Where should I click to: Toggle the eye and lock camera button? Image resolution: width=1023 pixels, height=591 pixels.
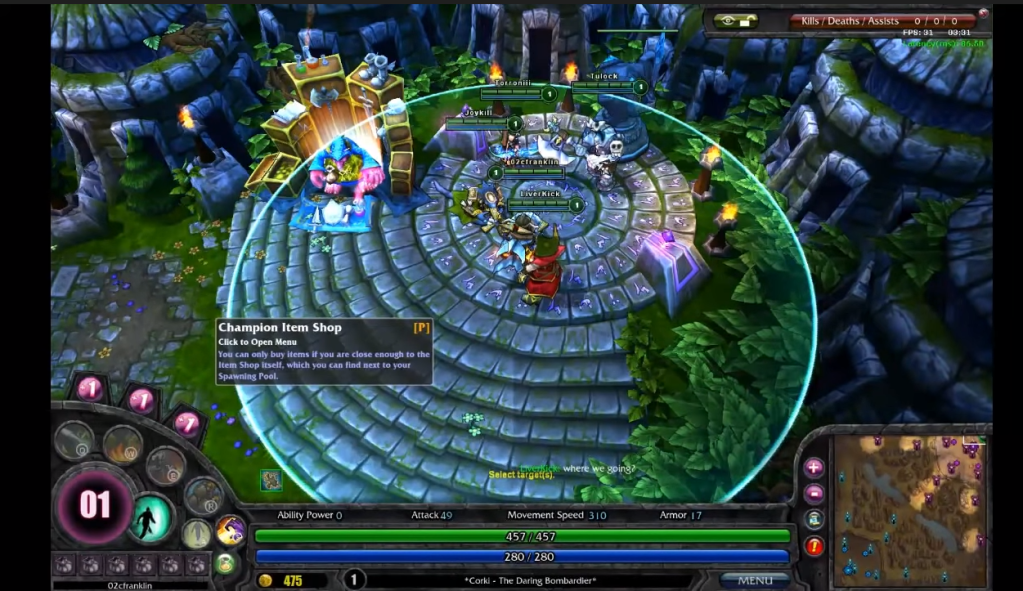point(735,21)
